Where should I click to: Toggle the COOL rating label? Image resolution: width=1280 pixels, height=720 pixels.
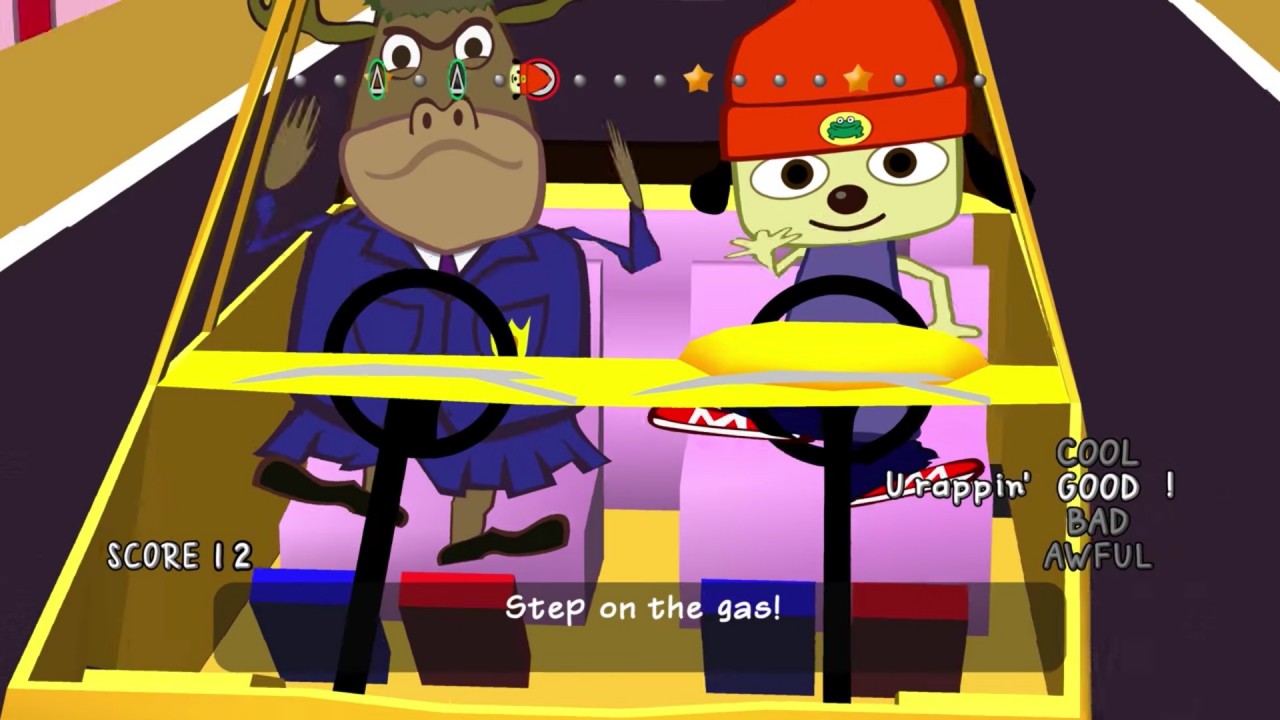point(1098,455)
